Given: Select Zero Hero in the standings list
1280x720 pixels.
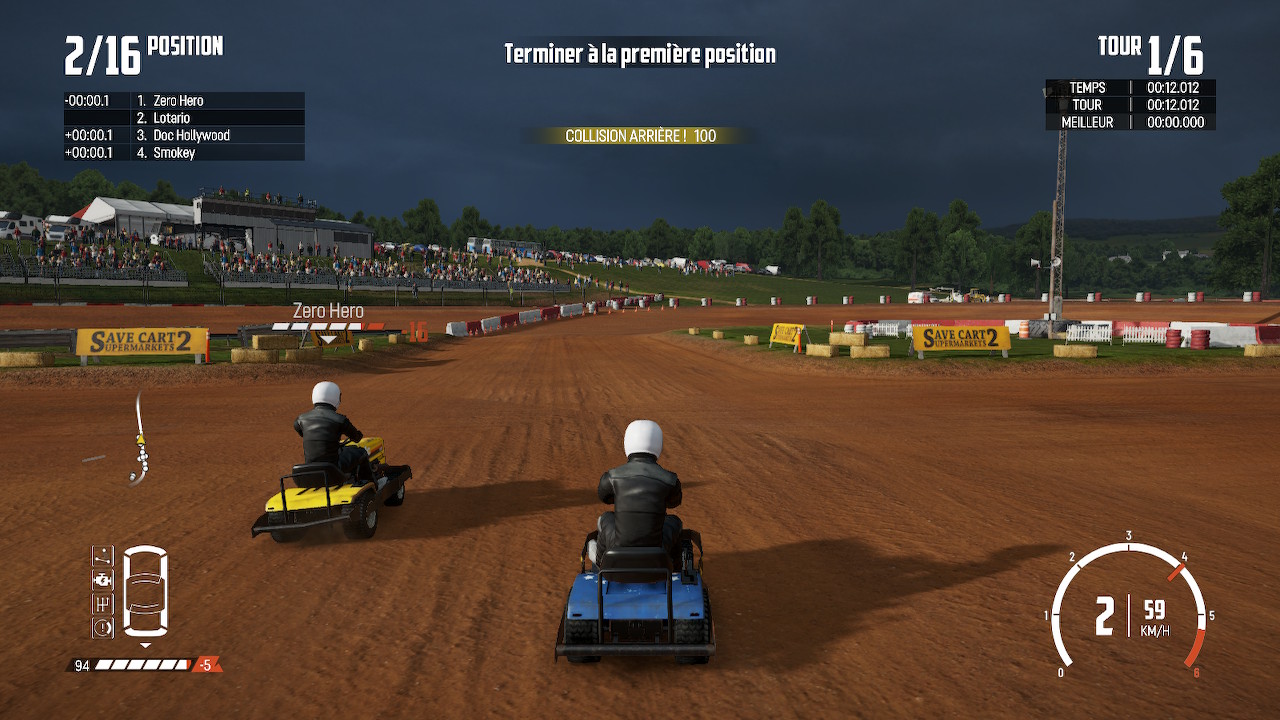Looking at the screenshot, I should [x=179, y=101].
